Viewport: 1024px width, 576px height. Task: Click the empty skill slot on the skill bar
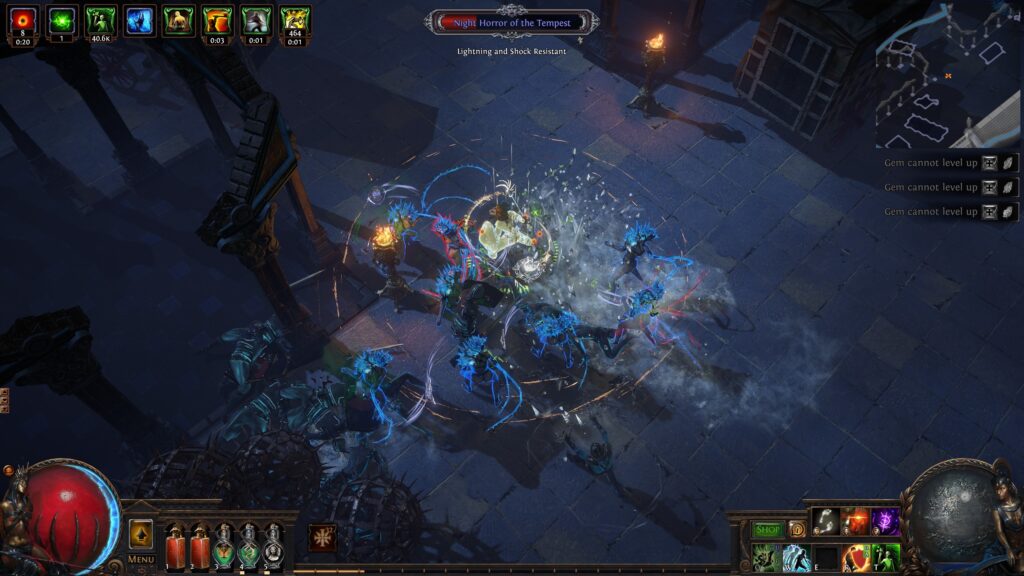coord(826,557)
